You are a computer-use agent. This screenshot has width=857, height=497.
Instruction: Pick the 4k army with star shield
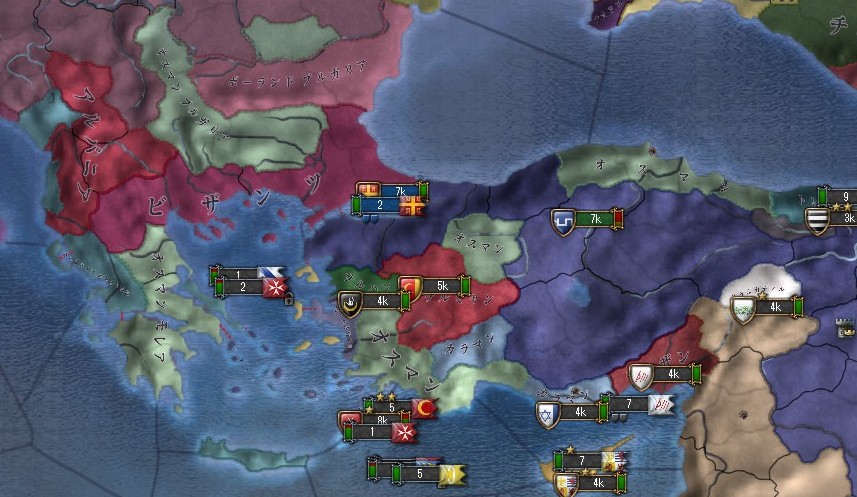pos(574,412)
